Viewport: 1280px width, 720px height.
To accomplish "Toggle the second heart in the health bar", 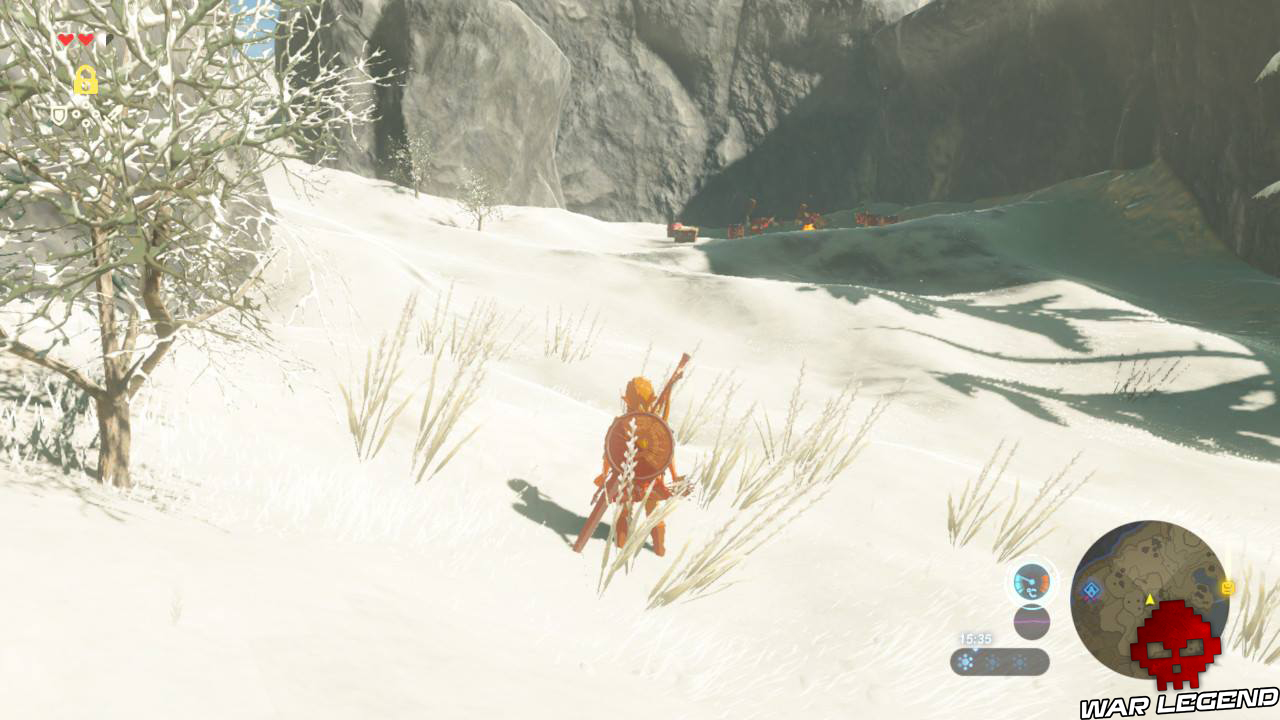I will 87,40.
